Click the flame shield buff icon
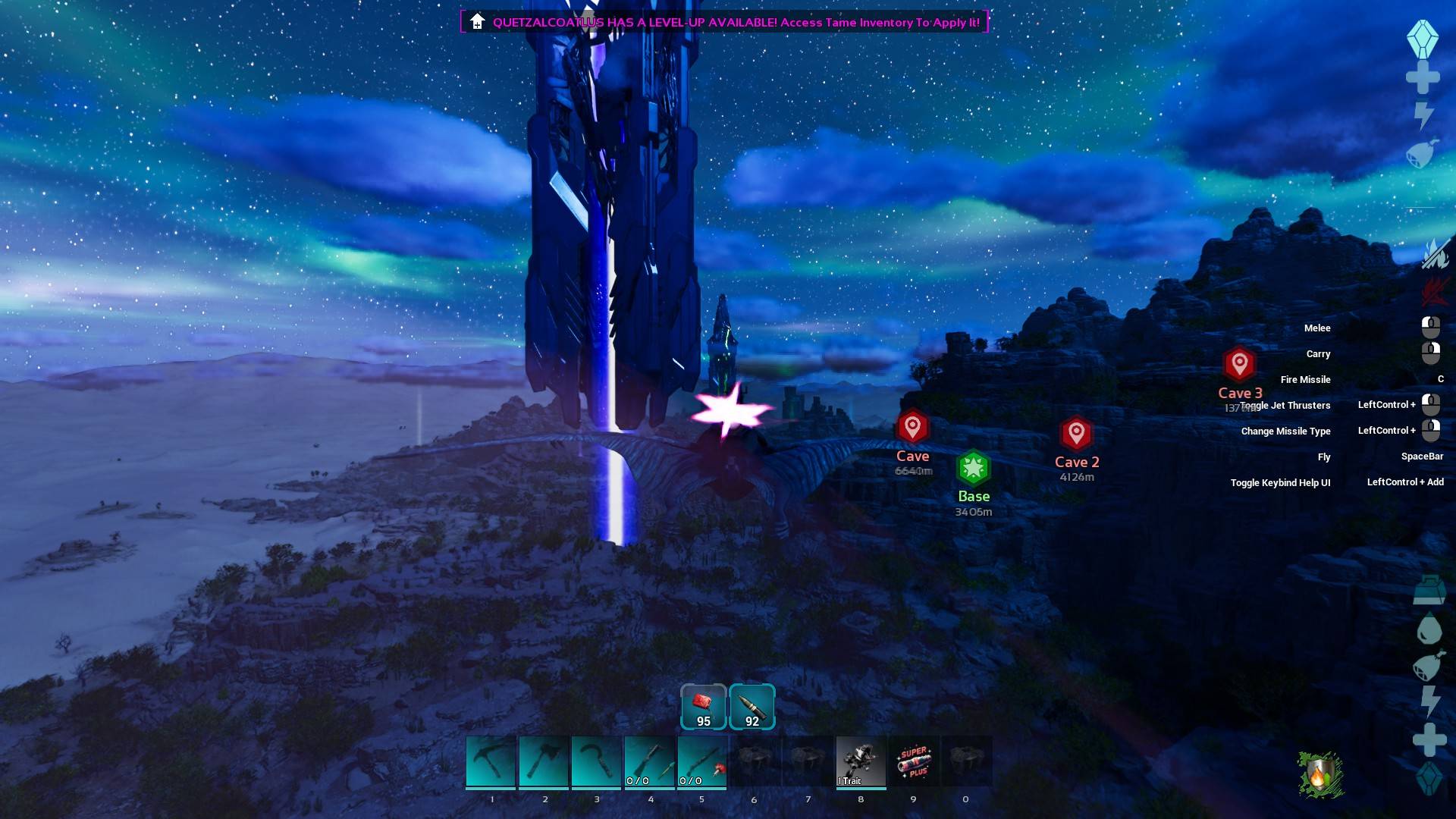 click(x=1320, y=775)
